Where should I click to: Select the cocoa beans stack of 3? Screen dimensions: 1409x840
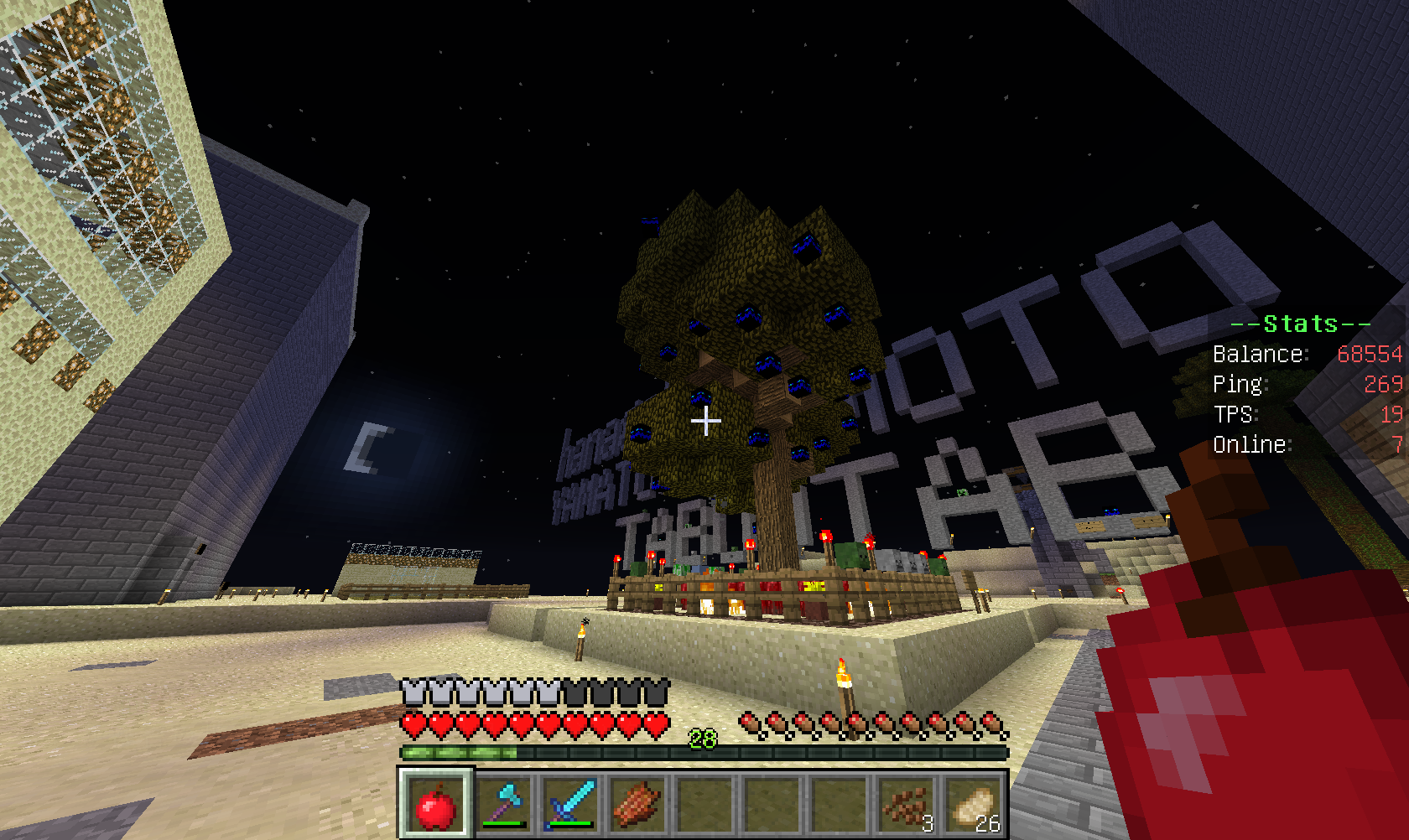pyautogui.click(x=906, y=805)
